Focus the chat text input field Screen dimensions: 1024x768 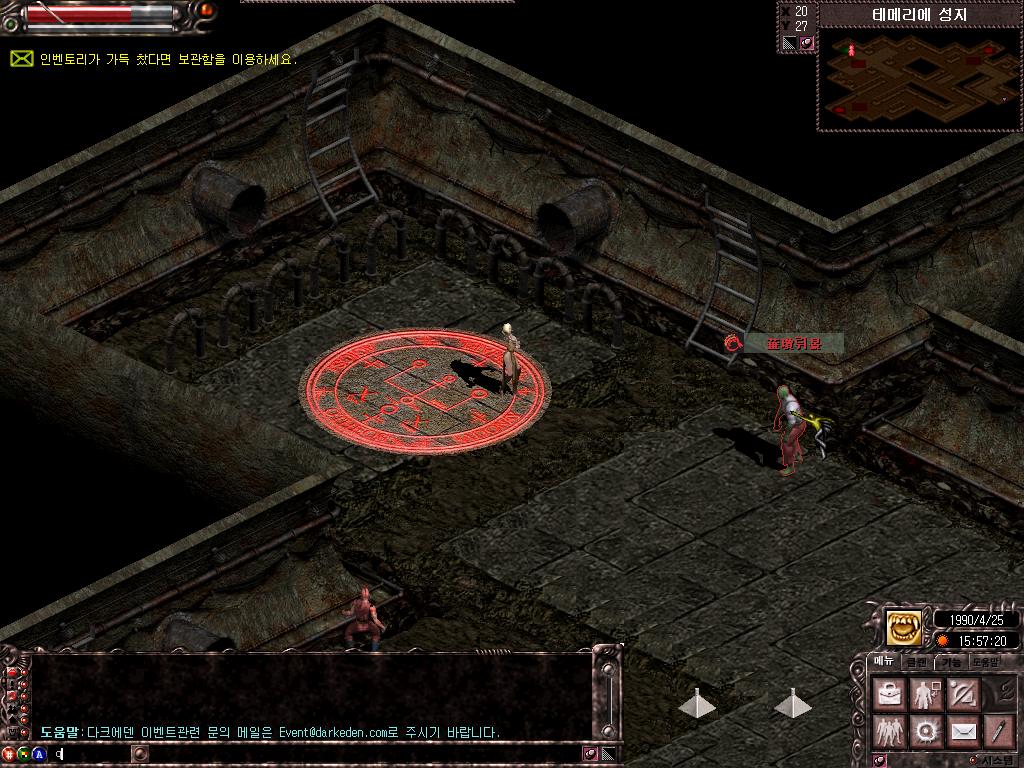(x=300, y=754)
